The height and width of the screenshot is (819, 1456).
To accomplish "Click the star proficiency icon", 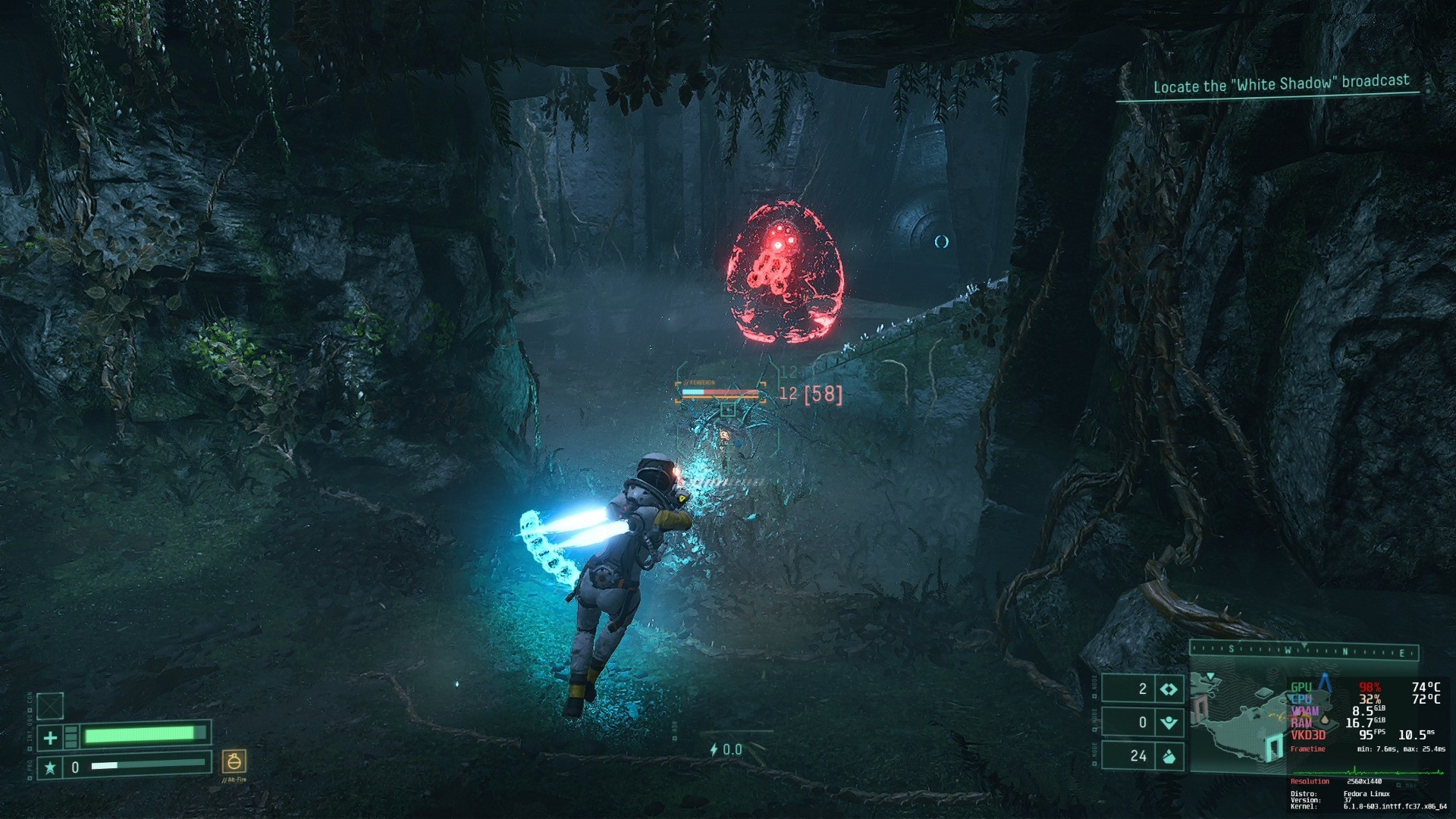I will tap(50, 767).
